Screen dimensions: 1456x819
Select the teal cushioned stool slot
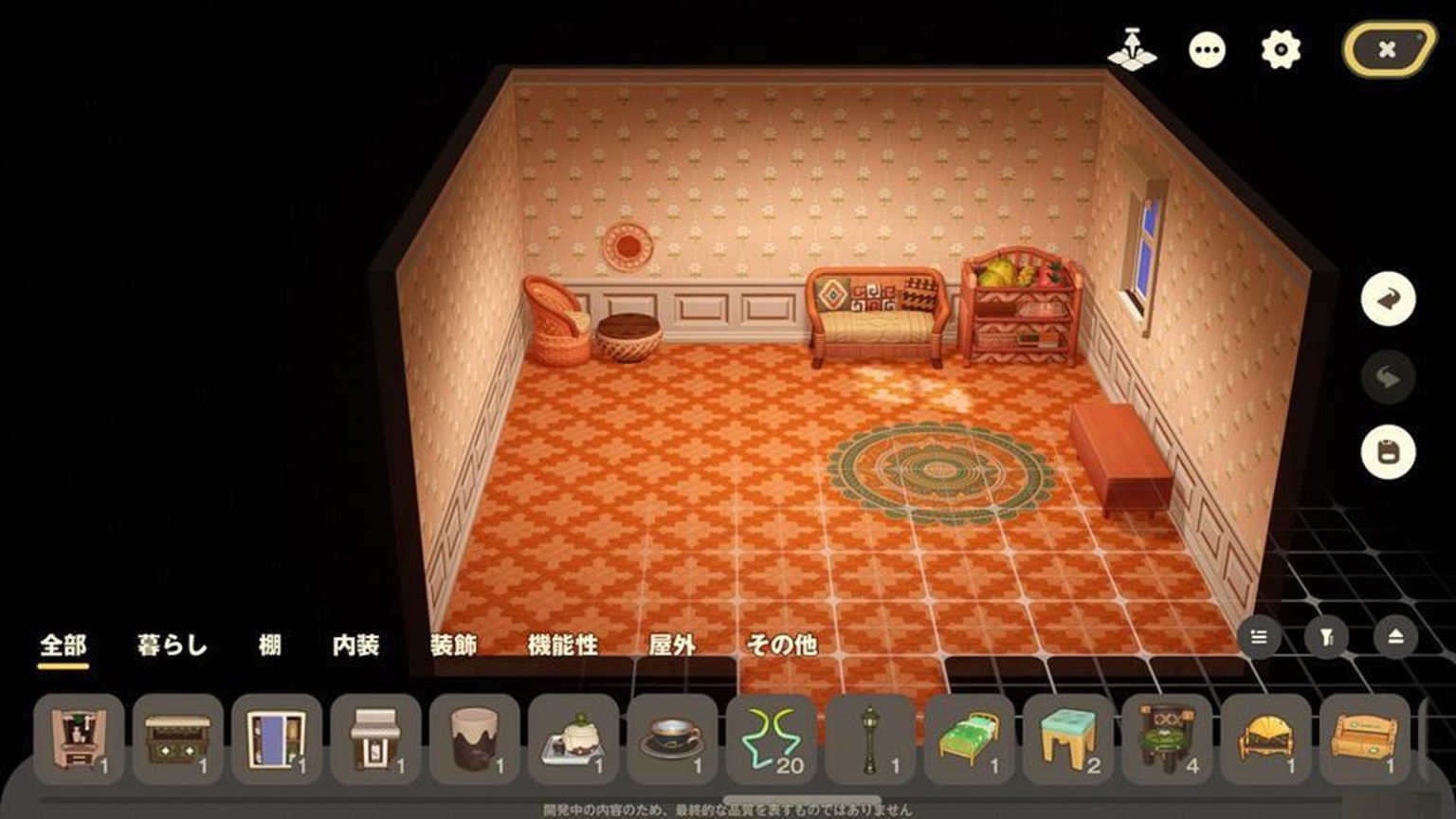pos(1068,739)
